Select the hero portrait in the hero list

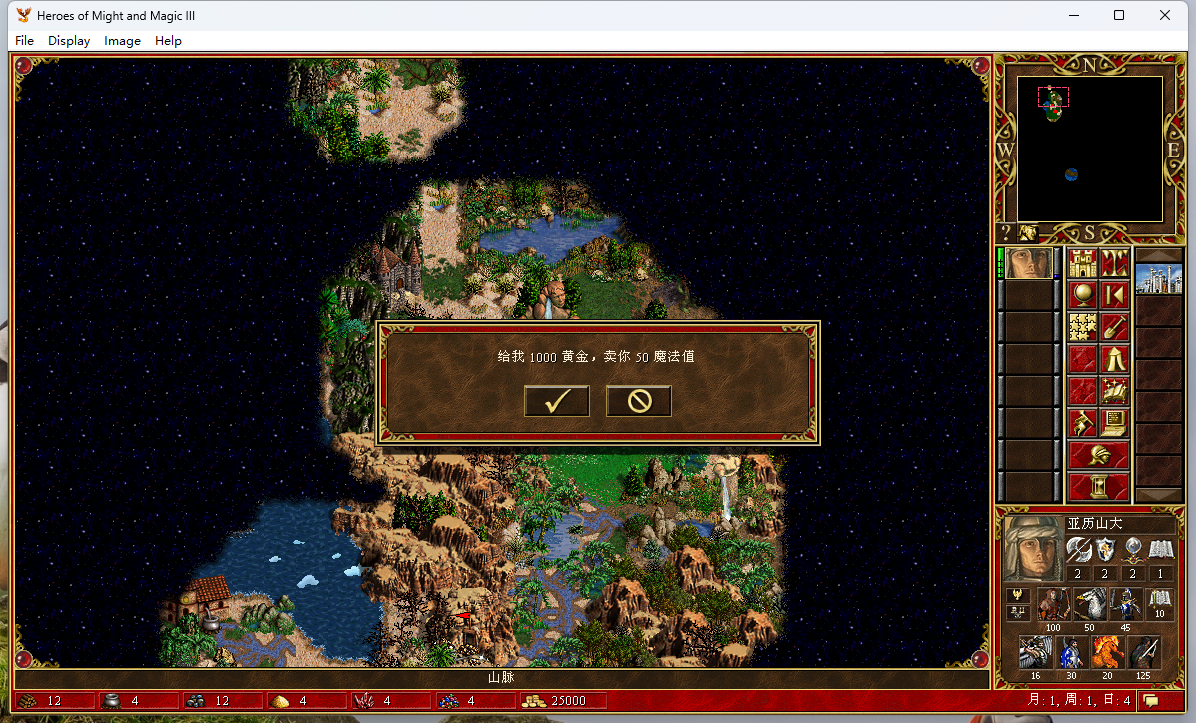(x=1027, y=264)
